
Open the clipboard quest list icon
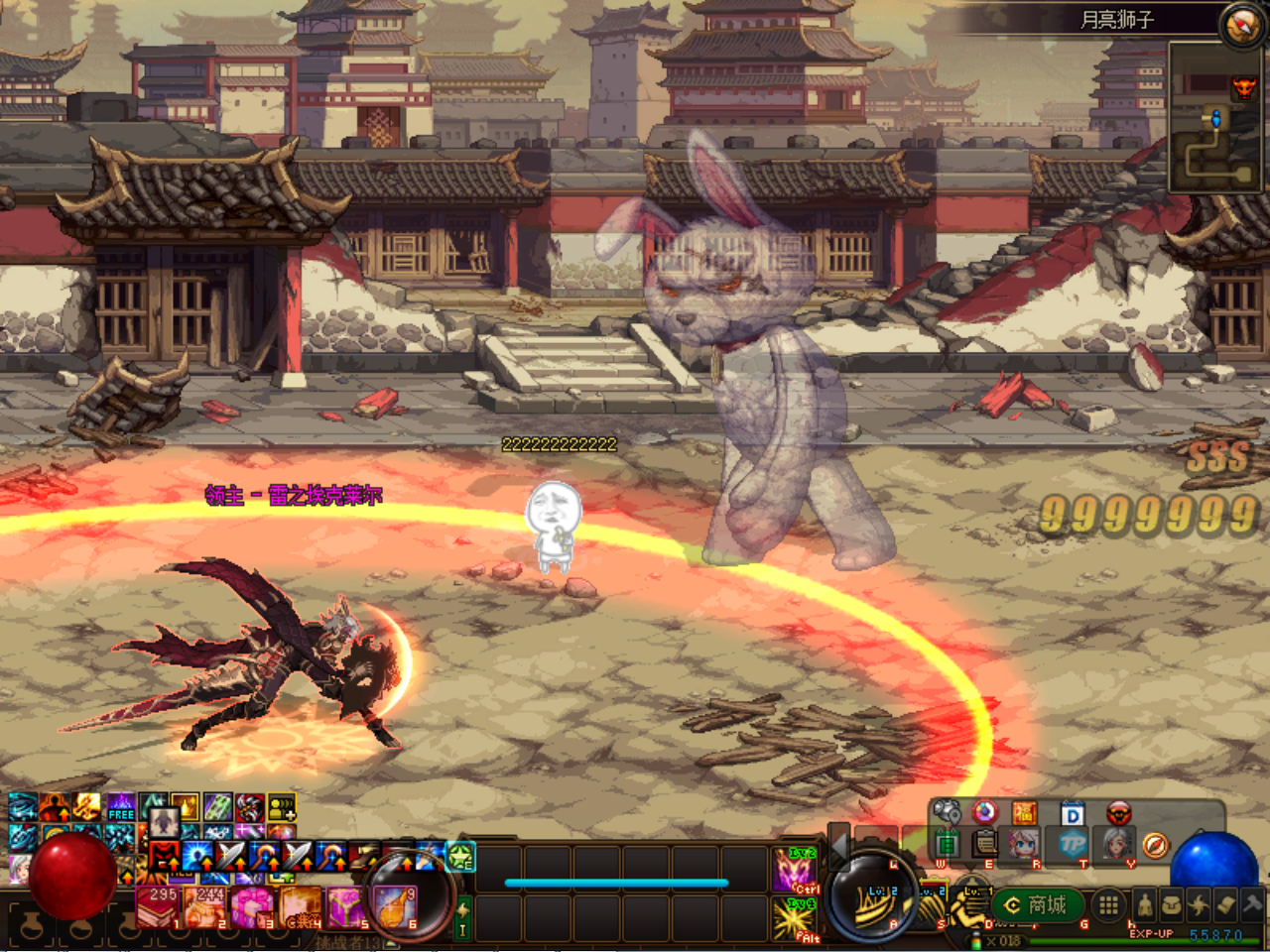[984, 844]
